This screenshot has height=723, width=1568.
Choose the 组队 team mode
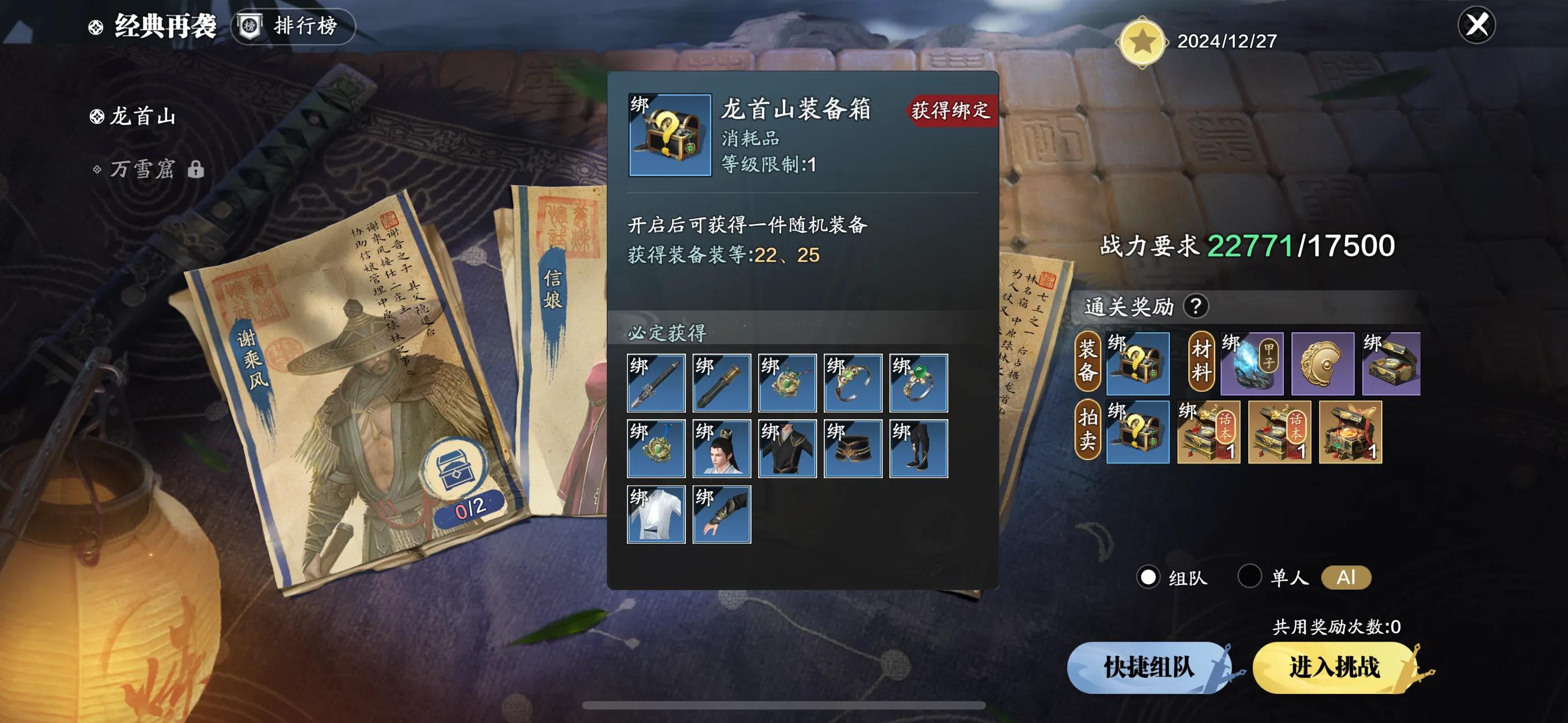tap(1148, 577)
